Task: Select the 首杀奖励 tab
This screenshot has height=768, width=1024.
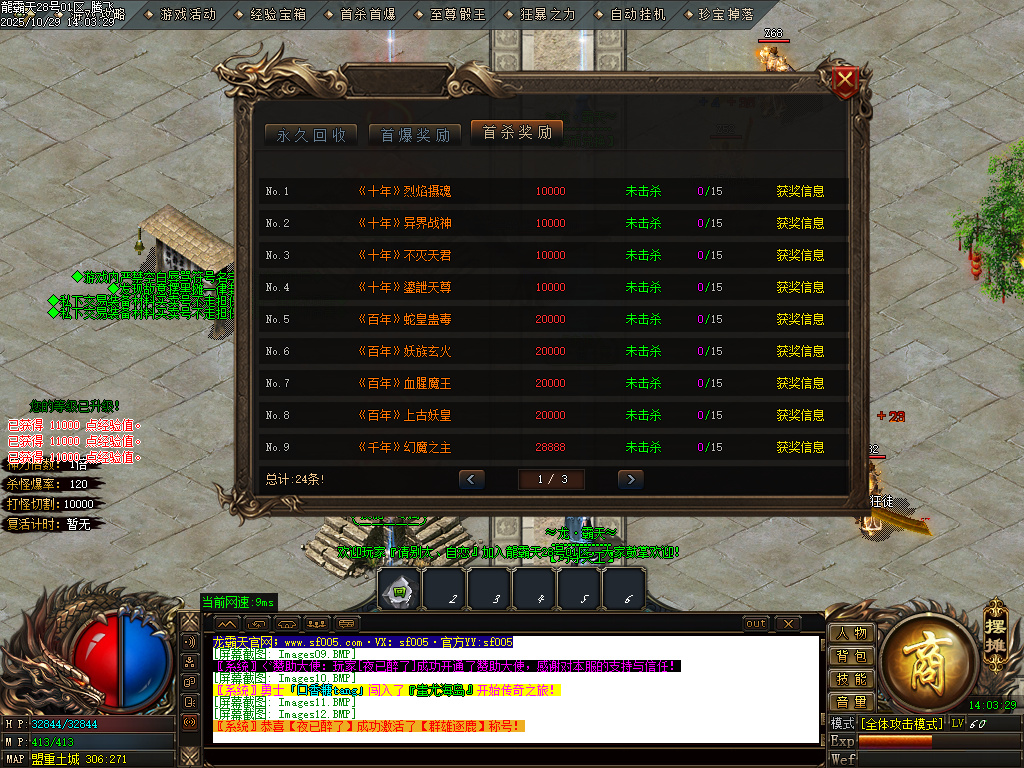Action: pos(517,133)
